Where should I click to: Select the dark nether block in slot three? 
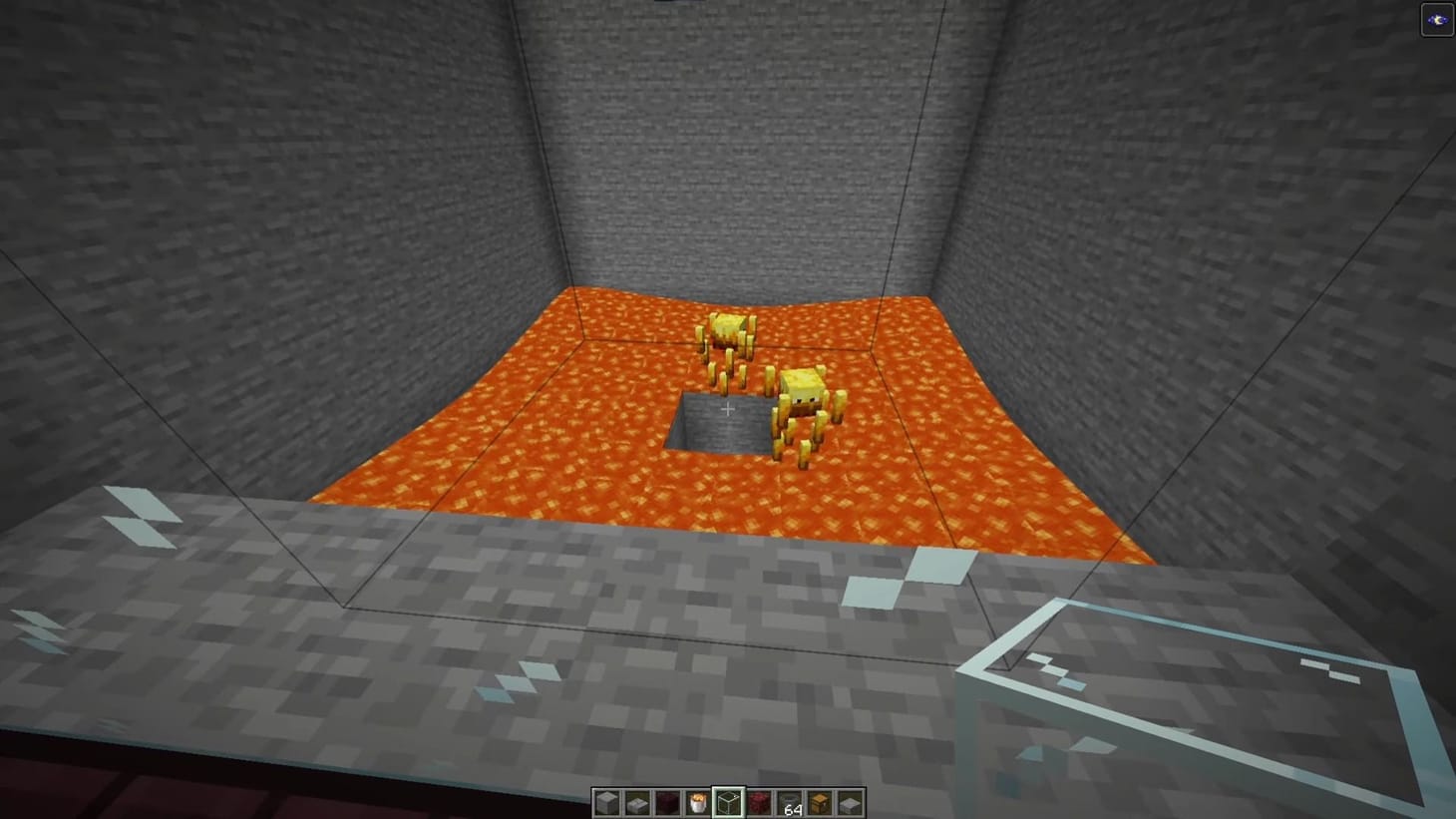[x=666, y=800]
